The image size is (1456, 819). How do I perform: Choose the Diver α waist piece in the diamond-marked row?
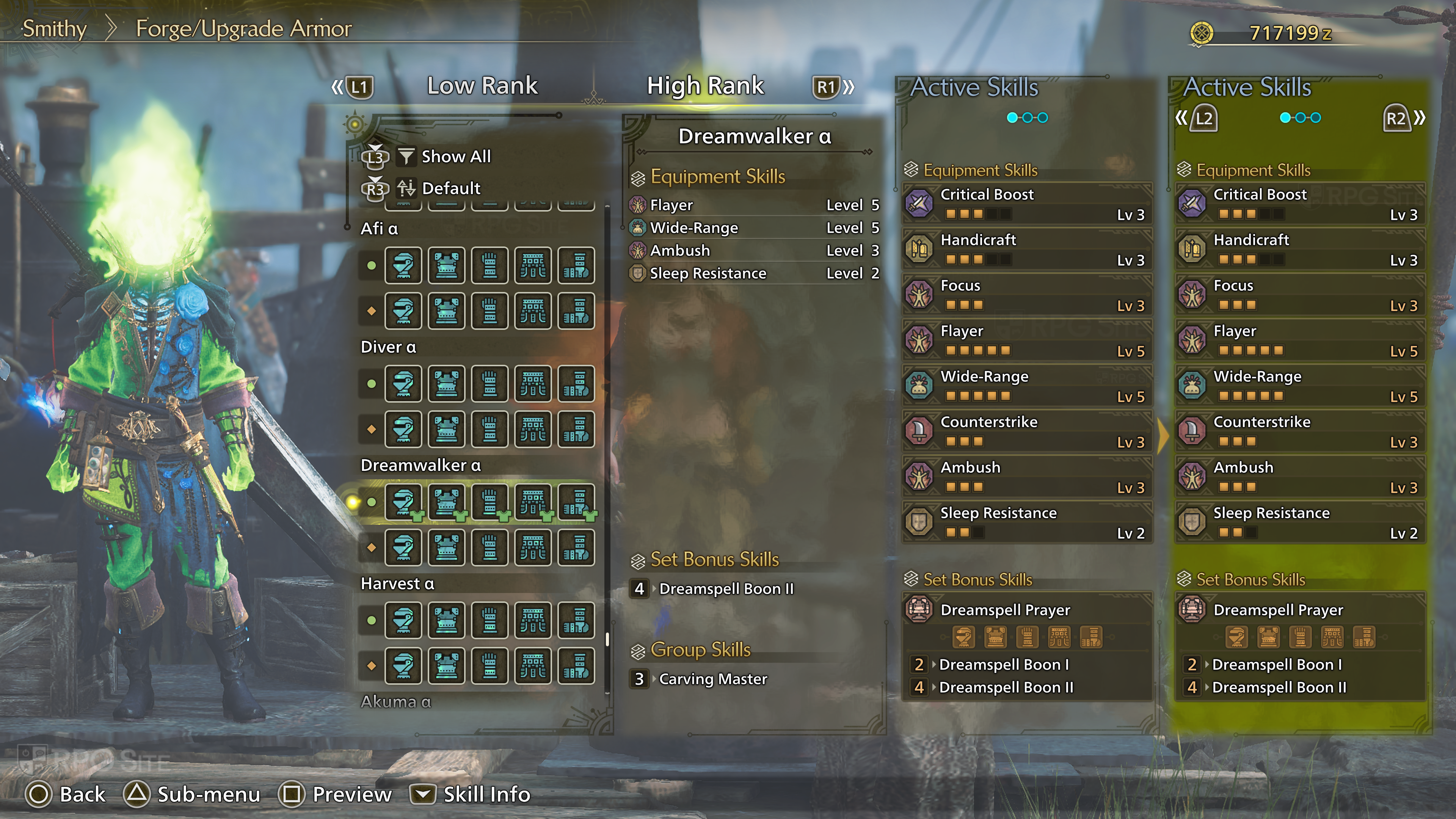point(532,429)
